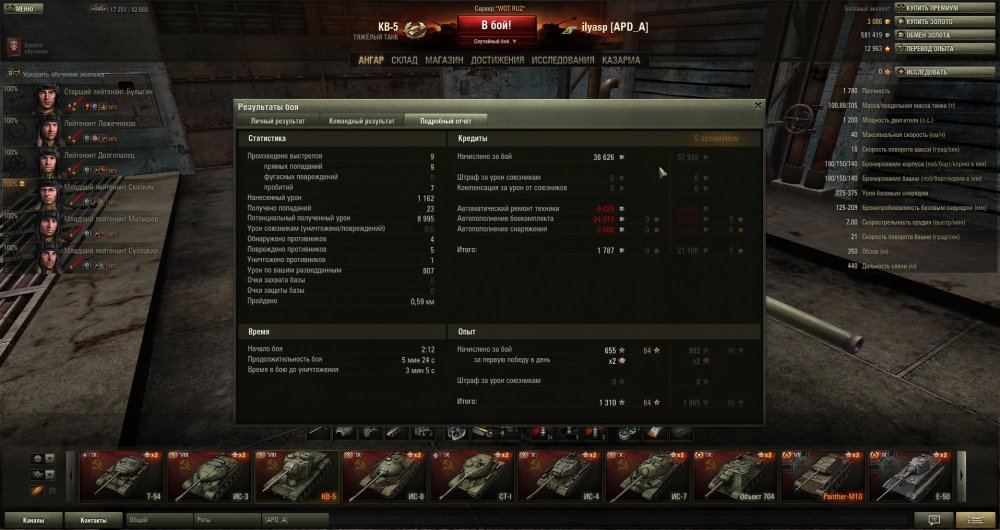Open the Исследования section
This screenshot has height=530, width=1000.
[562, 60]
